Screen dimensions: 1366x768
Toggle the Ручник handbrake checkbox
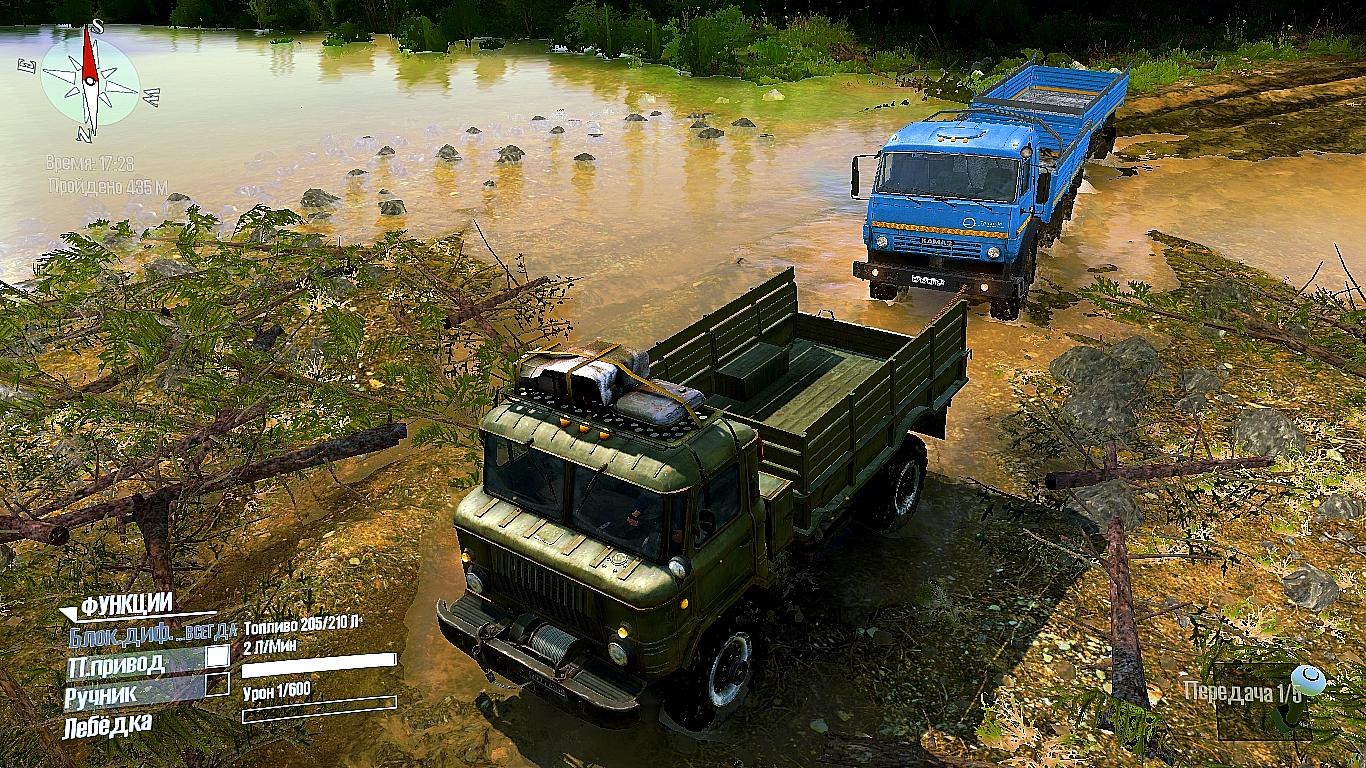217,685
